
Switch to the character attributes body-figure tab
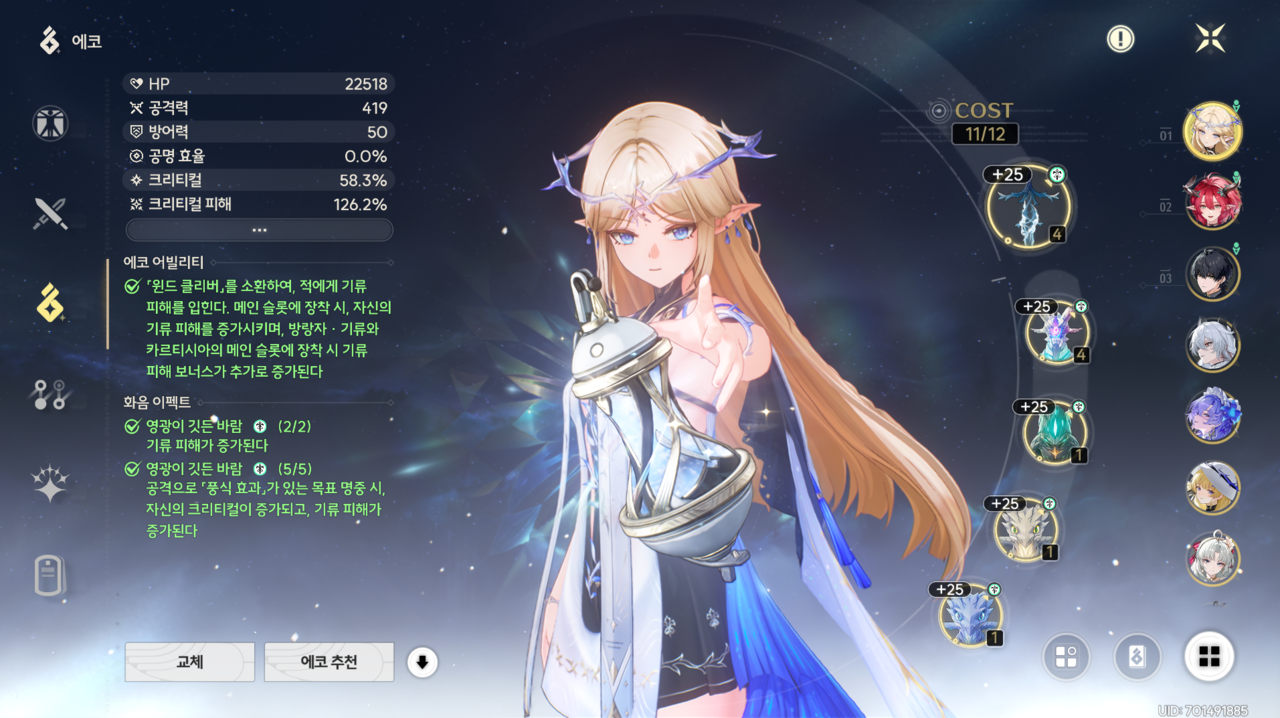tap(50, 122)
